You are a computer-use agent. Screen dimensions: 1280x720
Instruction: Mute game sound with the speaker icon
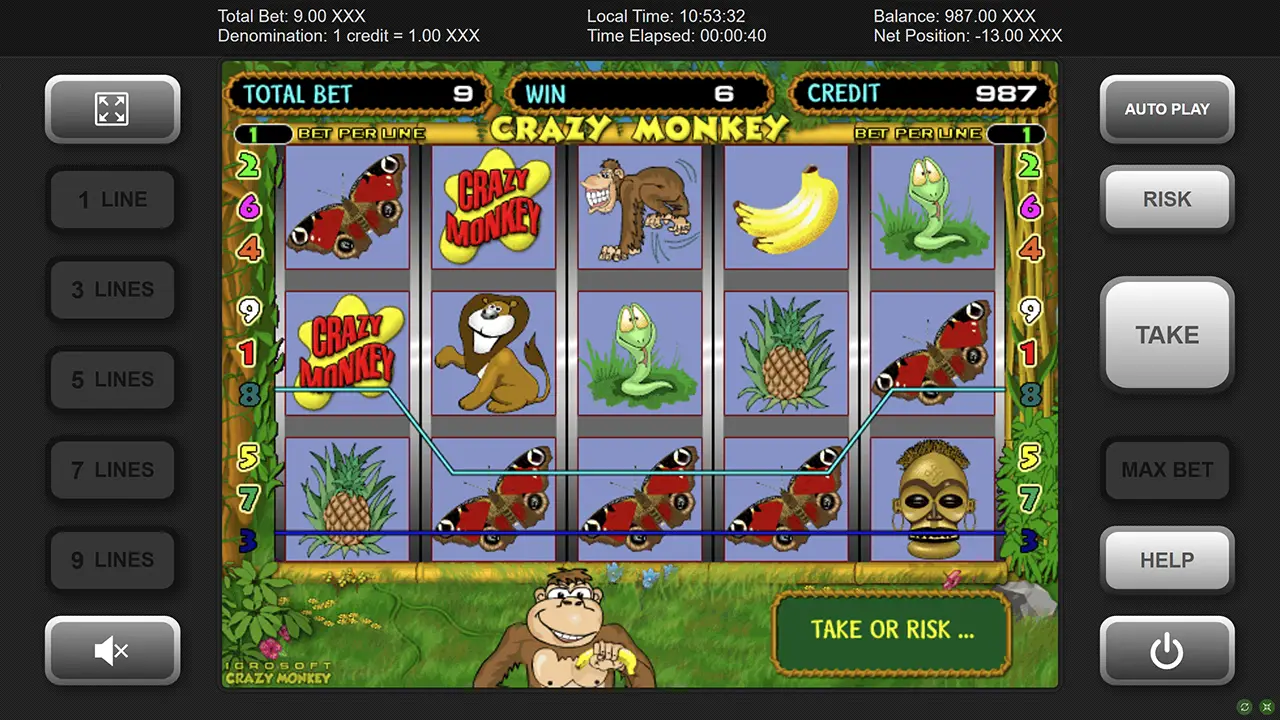click(112, 650)
